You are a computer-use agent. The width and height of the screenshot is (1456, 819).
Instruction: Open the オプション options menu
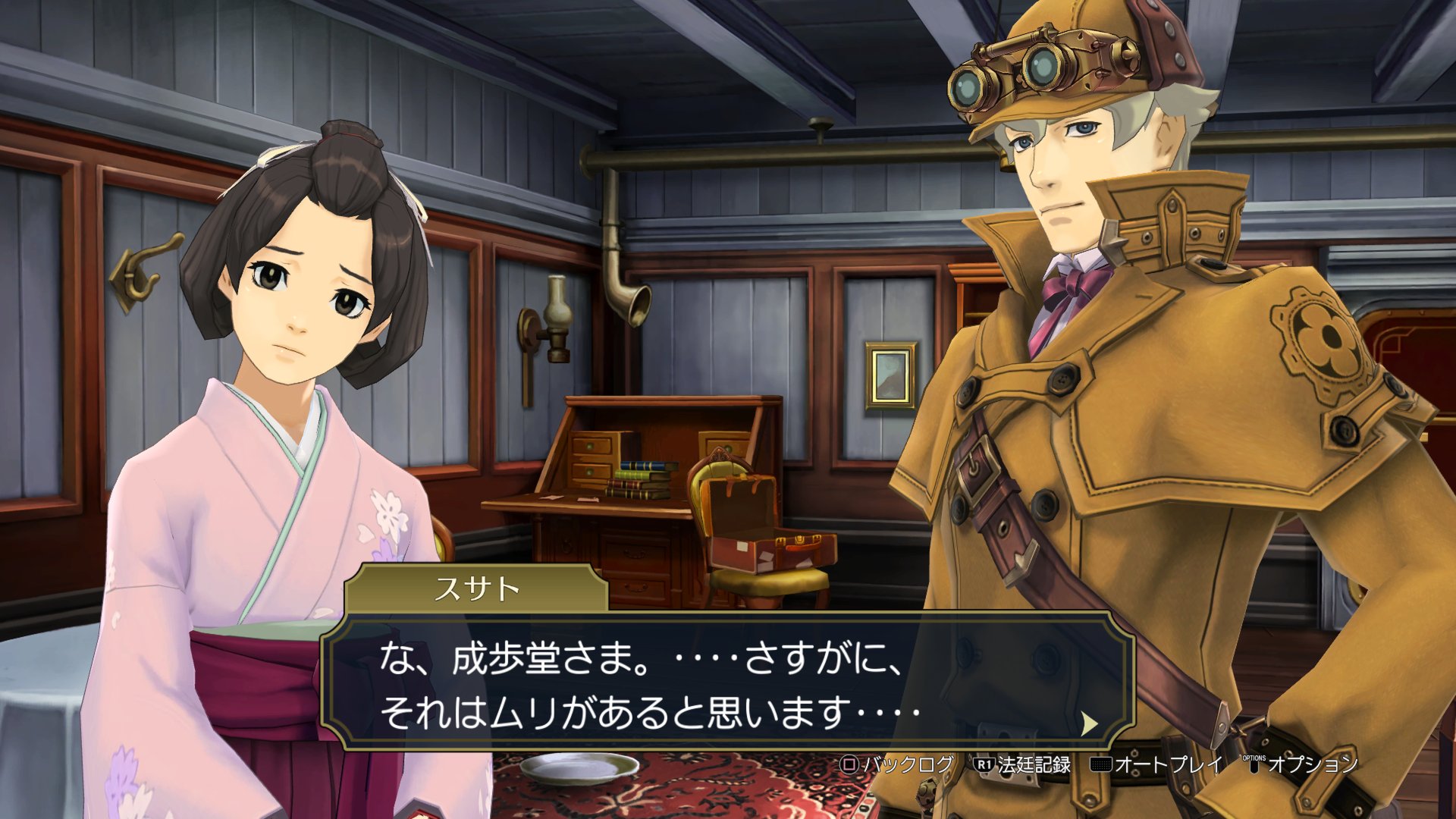tap(1301, 764)
